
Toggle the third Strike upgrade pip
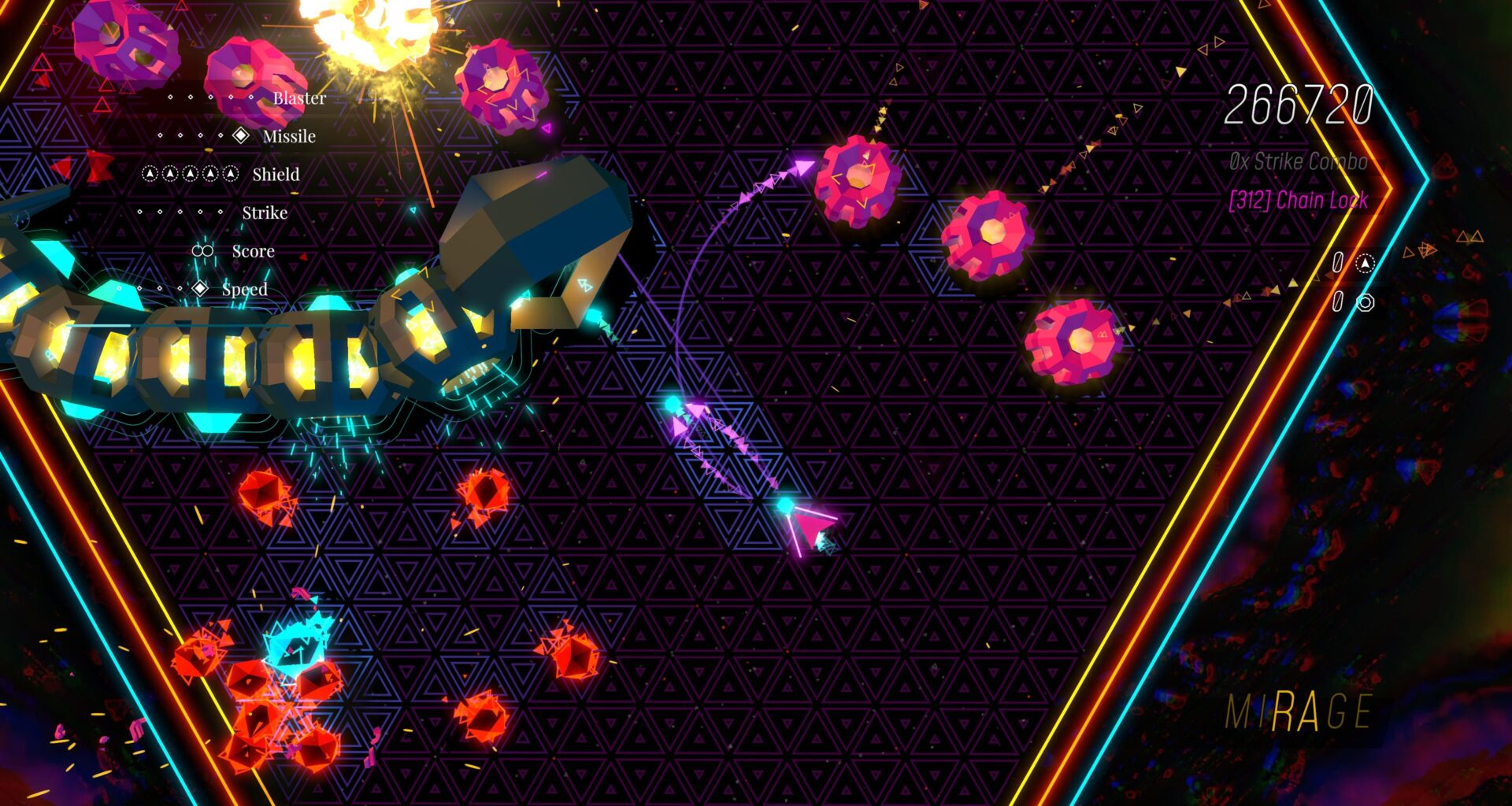point(180,212)
